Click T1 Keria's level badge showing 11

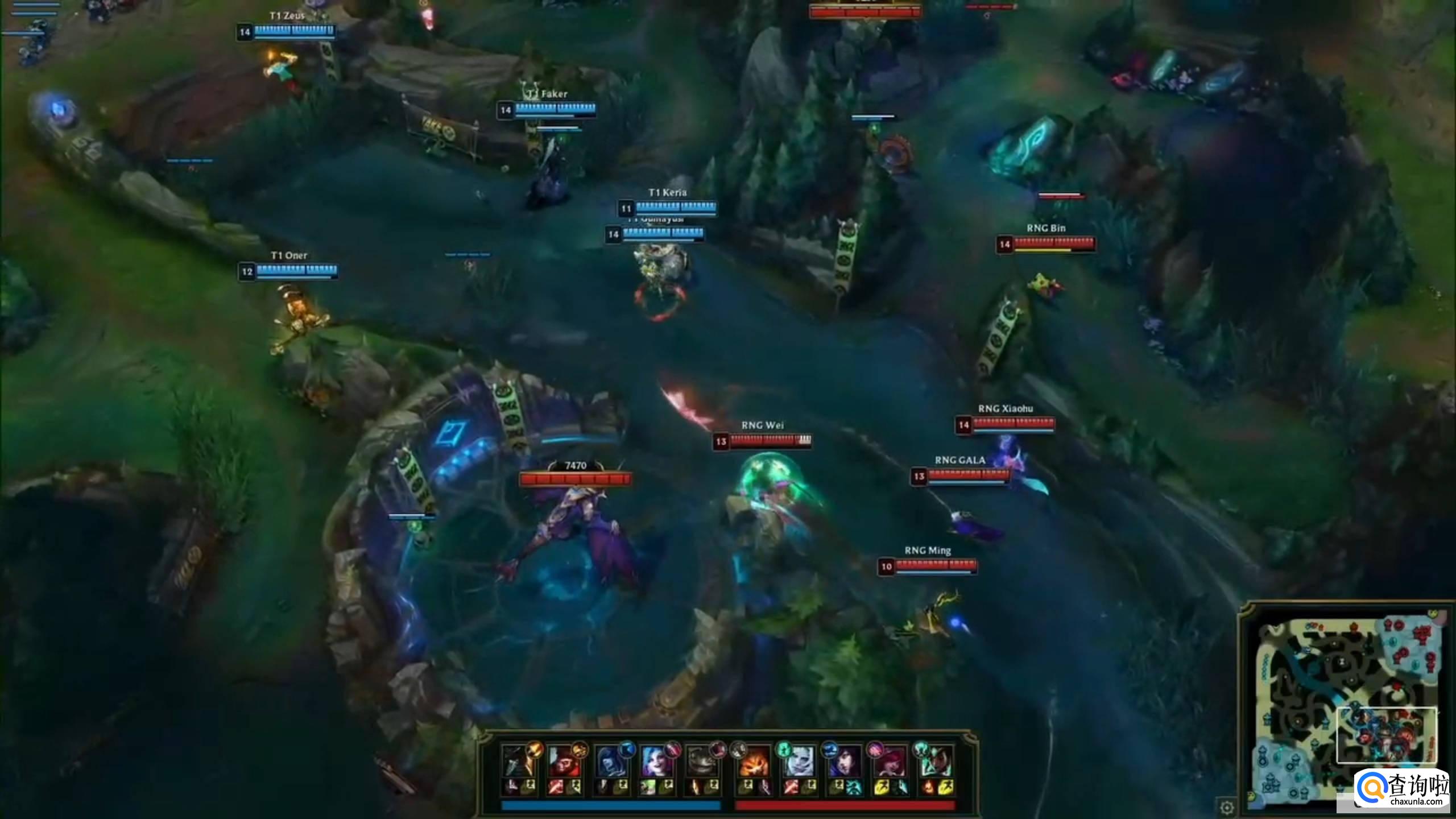[626, 208]
